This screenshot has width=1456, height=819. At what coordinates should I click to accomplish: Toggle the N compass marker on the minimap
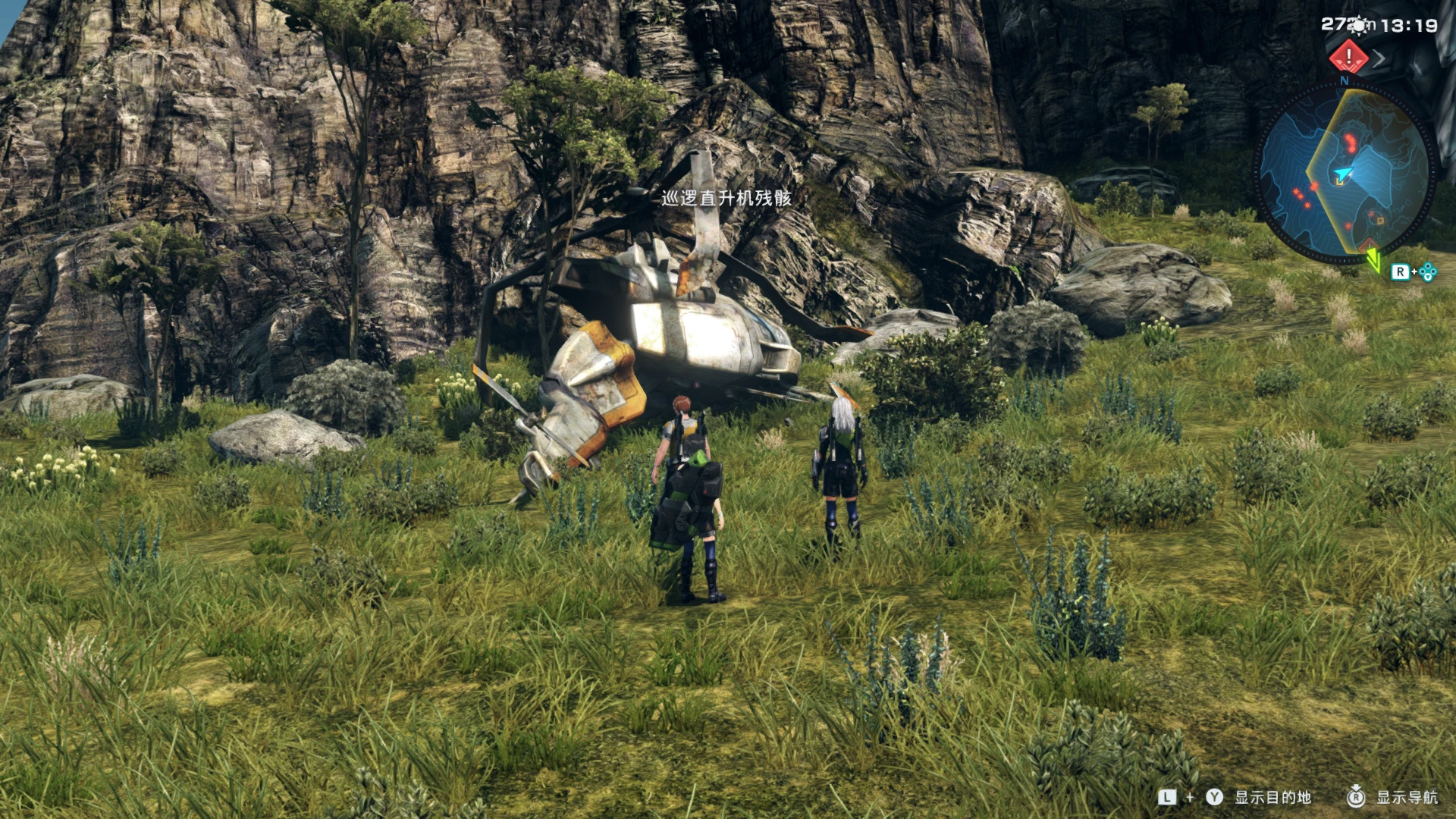pyautogui.click(x=1344, y=80)
